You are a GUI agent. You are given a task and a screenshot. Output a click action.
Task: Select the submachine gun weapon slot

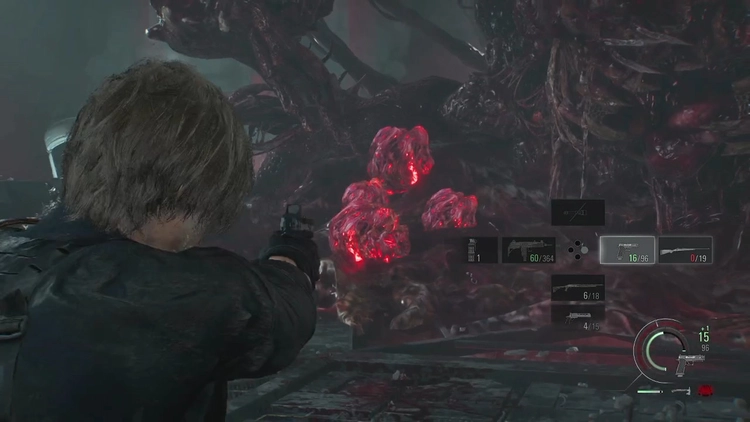click(528, 250)
